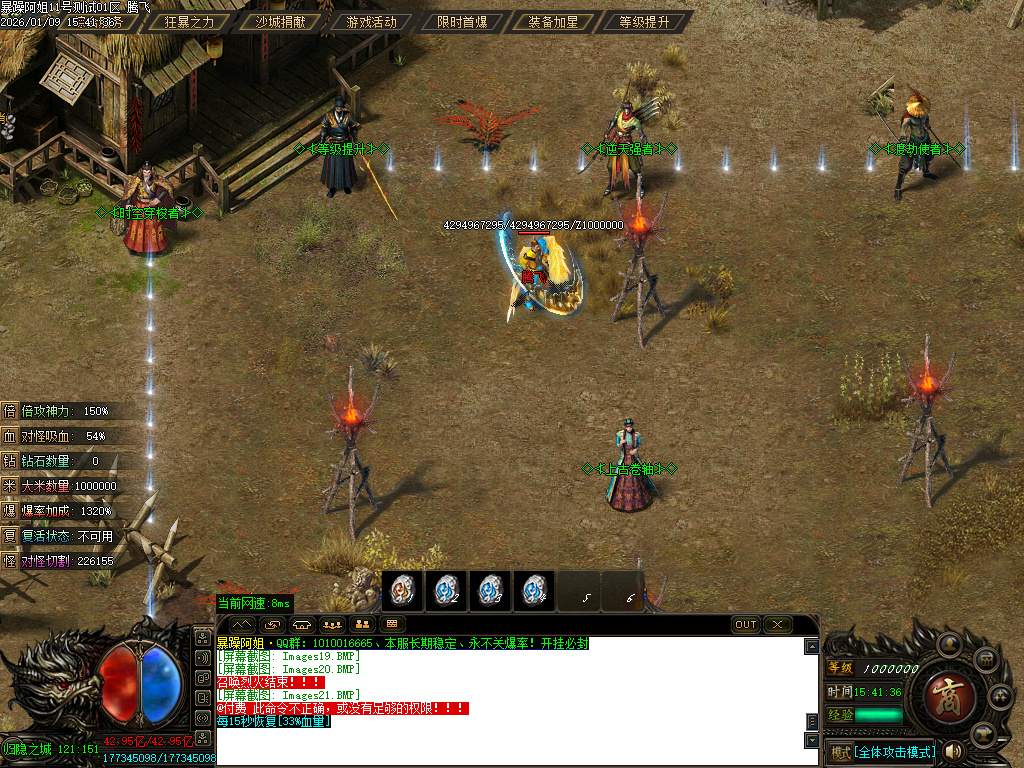Open the bag chest icon
This screenshot has width=1024, height=768.
pyautogui.click(x=985, y=660)
